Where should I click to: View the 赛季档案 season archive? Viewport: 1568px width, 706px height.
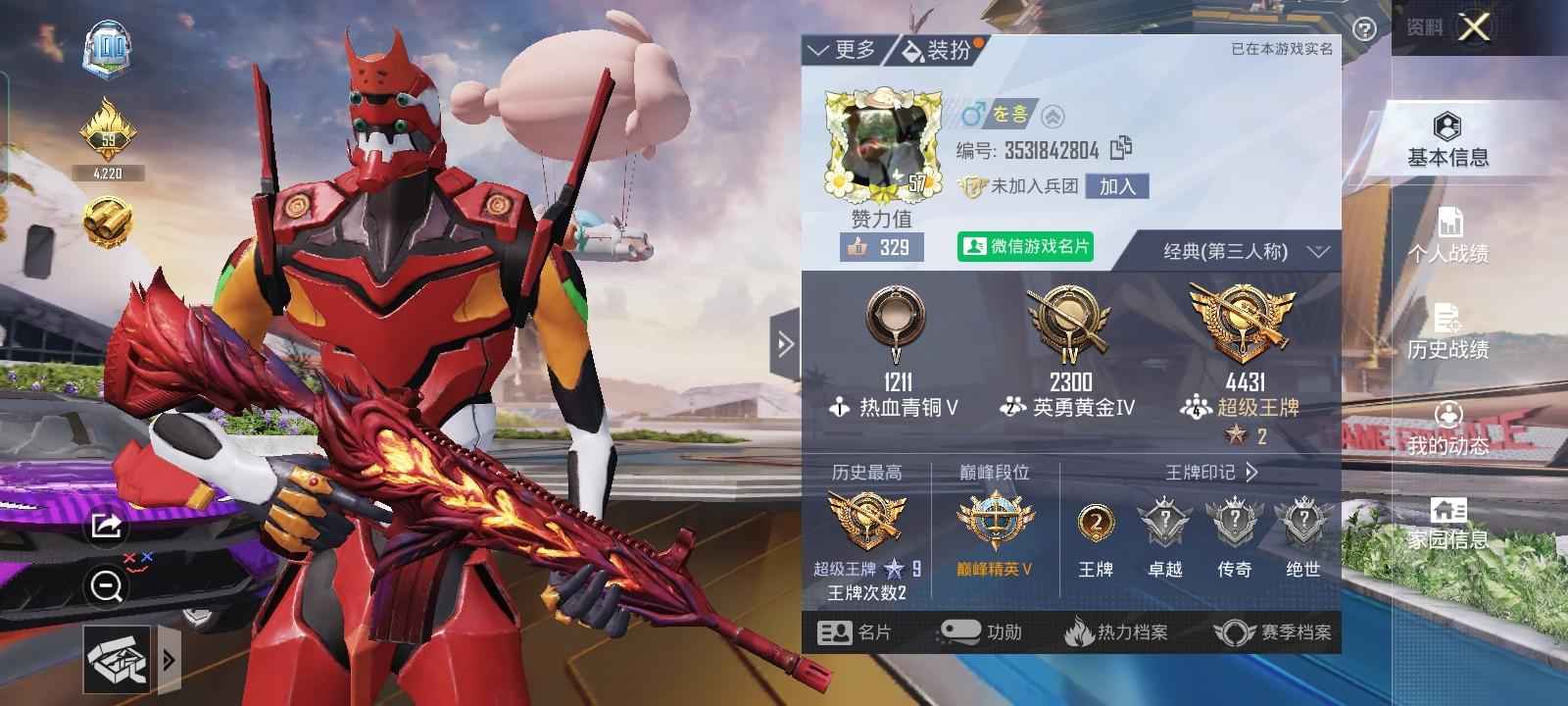point(1272,632)
